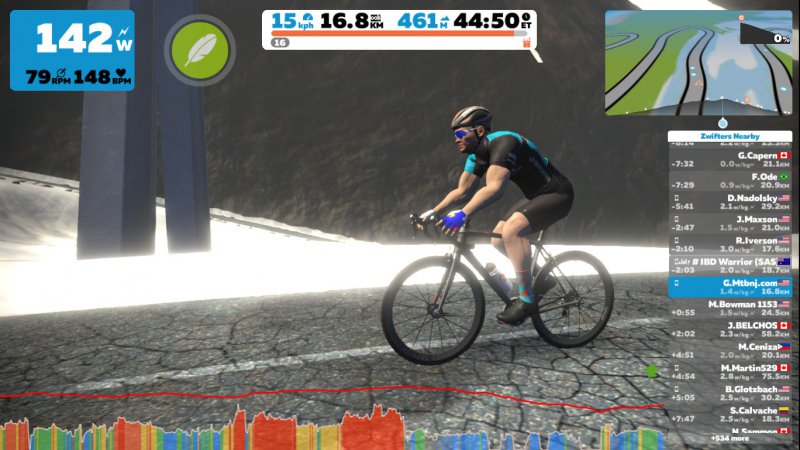The image size is (800, 450).
Task: Select rider F.Ode from Zwifters Nearby
Action: point(730,181)
